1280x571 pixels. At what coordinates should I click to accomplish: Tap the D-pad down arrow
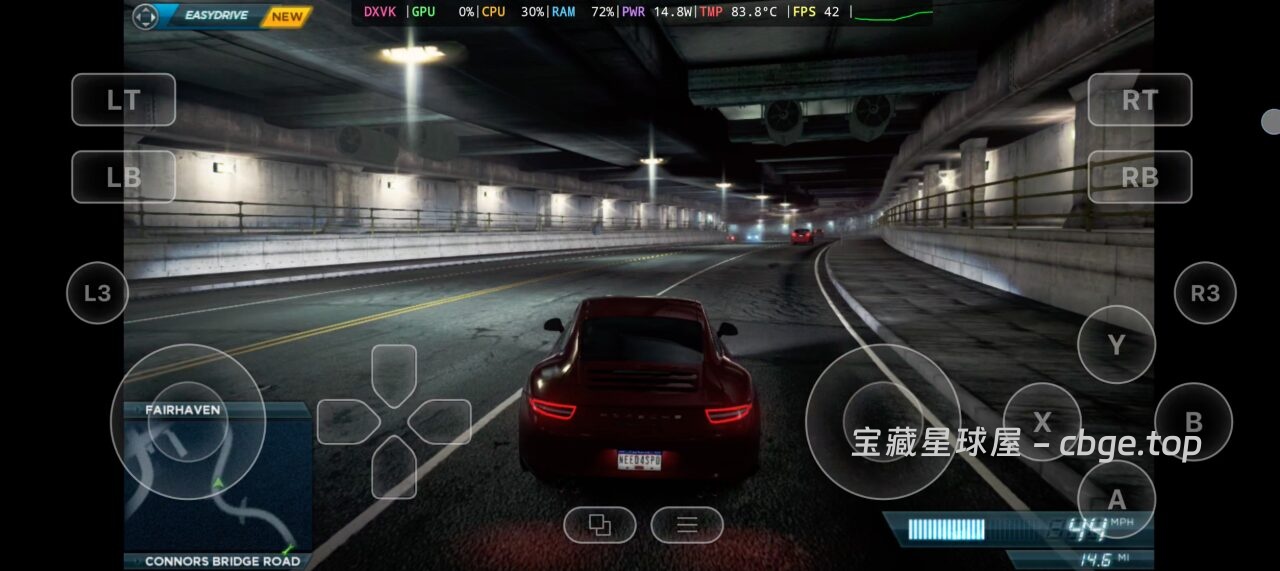(x=394, y=467)
